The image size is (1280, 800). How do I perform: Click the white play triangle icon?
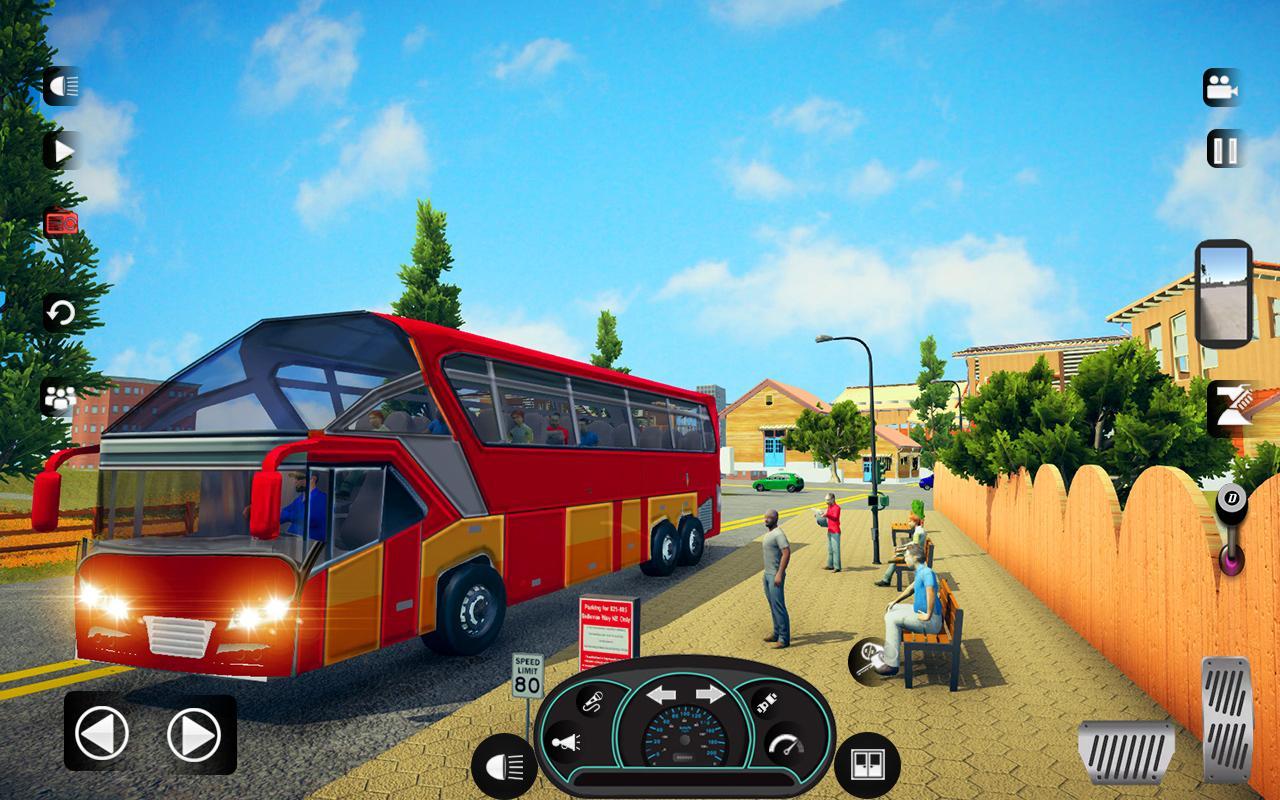tap(62, 151)
